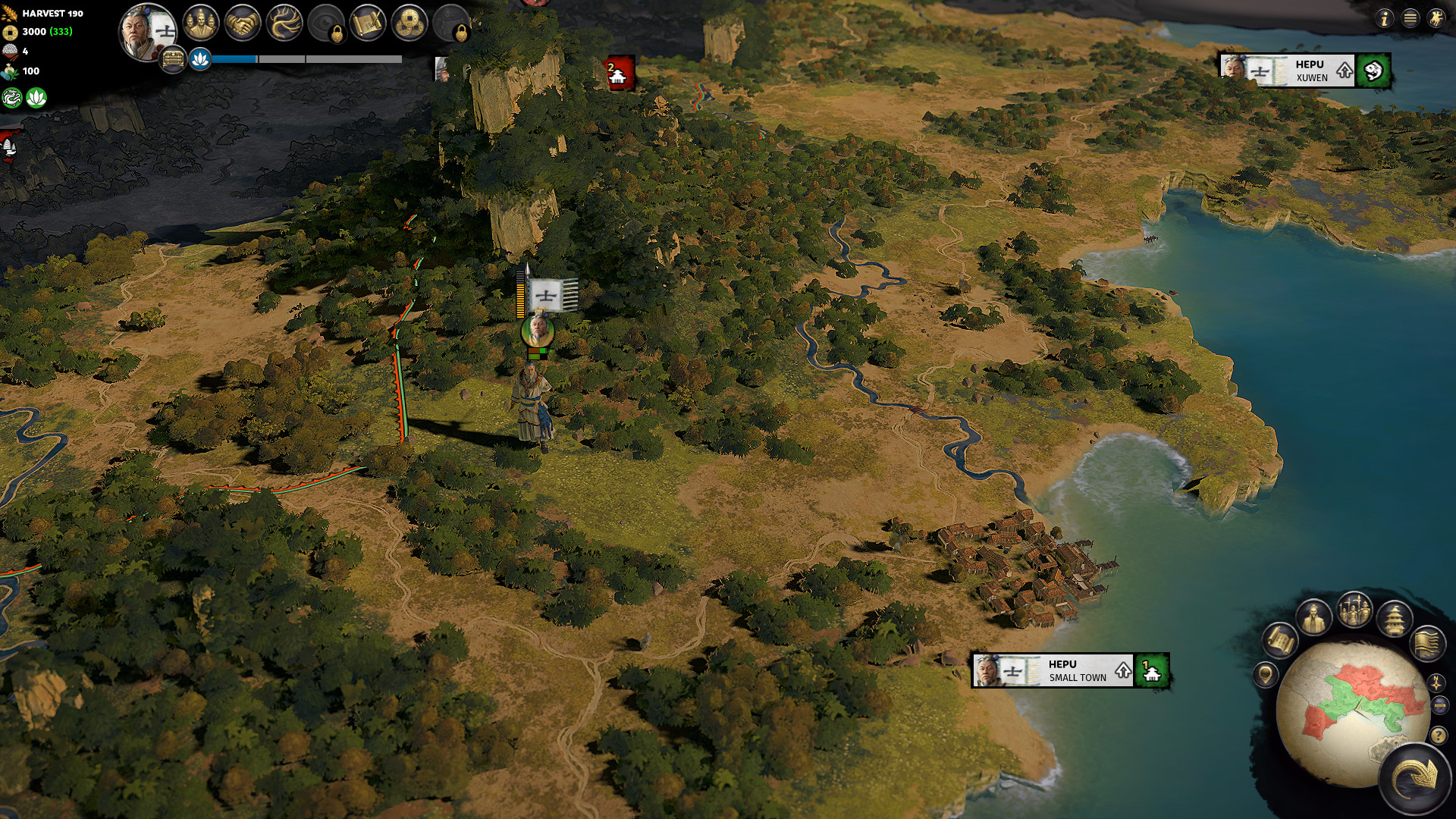Expand the green building notification on Hepu banner
Screen dimensions: 1456x819
point(1152,672)
